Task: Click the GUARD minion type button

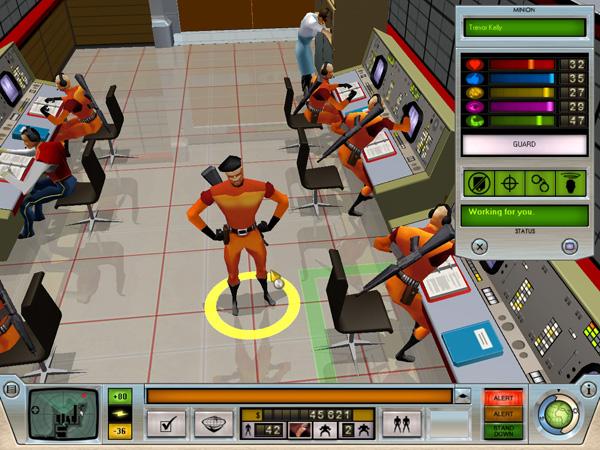Action: click(523, 144)
